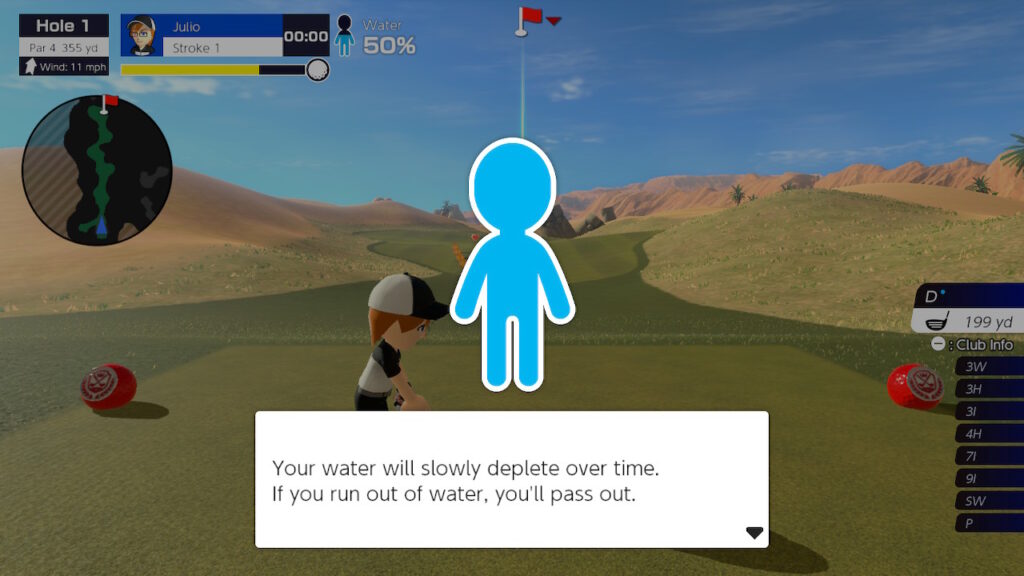The image size is (1024, 576).
Task: Switch to the 4H club
Action: (x=986, y=434)
